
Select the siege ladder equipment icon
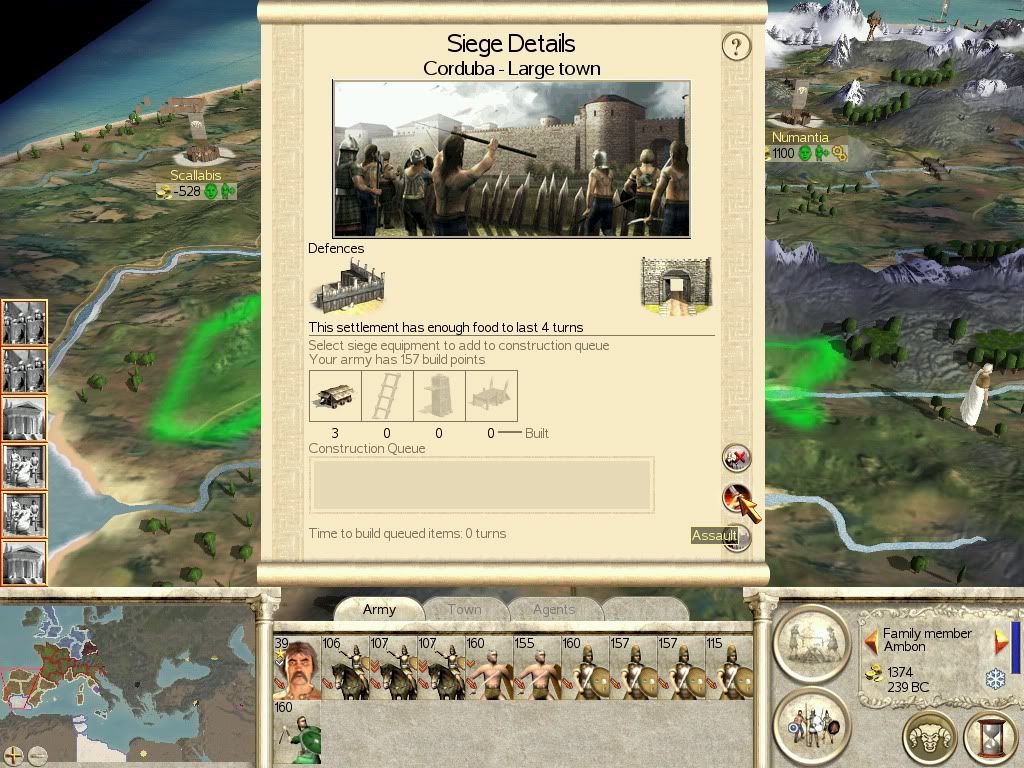(387, 396)
